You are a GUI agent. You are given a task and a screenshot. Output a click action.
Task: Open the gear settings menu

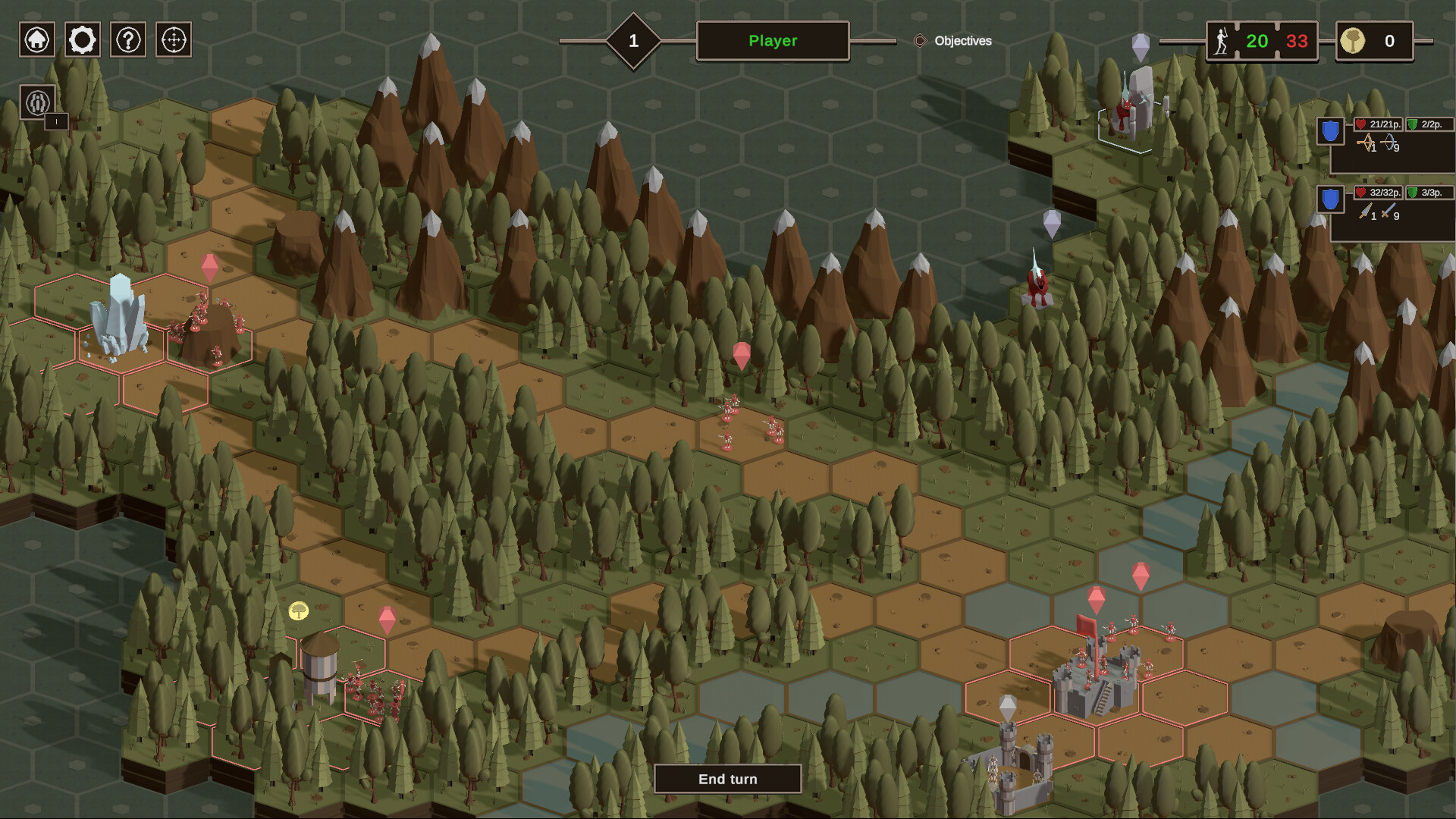[83, 39]
